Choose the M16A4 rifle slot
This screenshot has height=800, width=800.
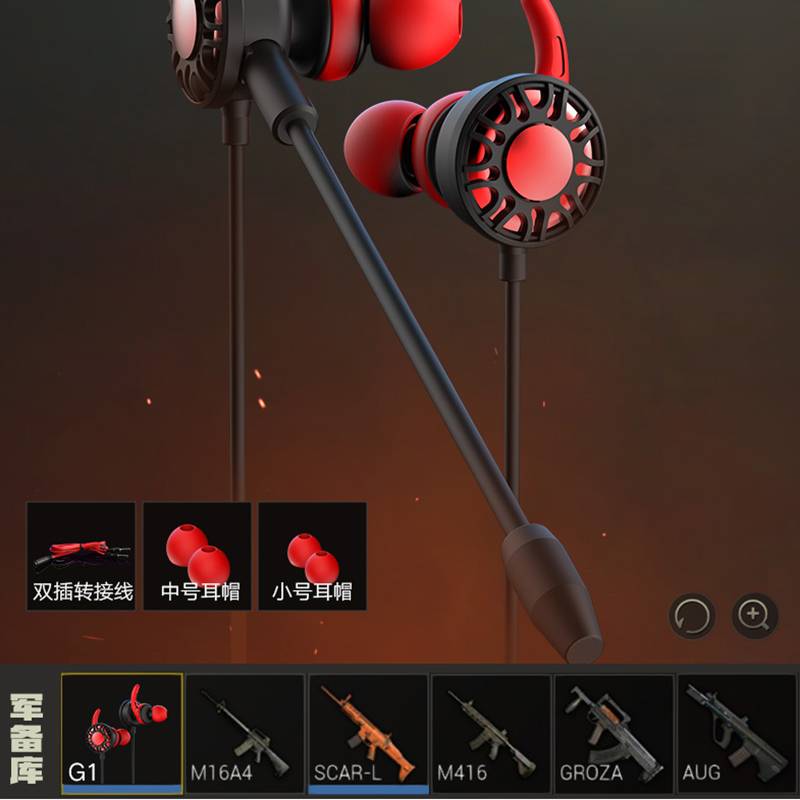click(245, 733)
